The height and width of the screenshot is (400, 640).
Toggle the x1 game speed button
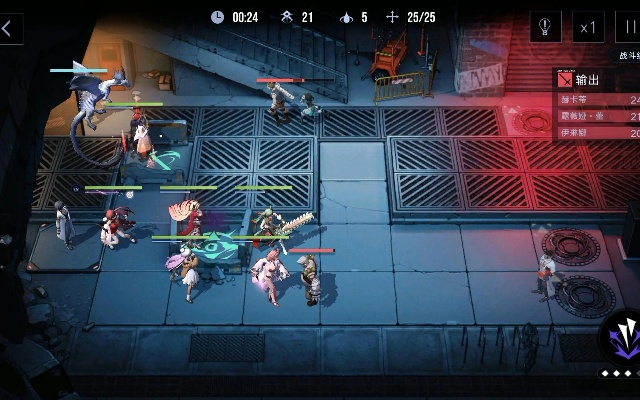[x=589, y=27]
